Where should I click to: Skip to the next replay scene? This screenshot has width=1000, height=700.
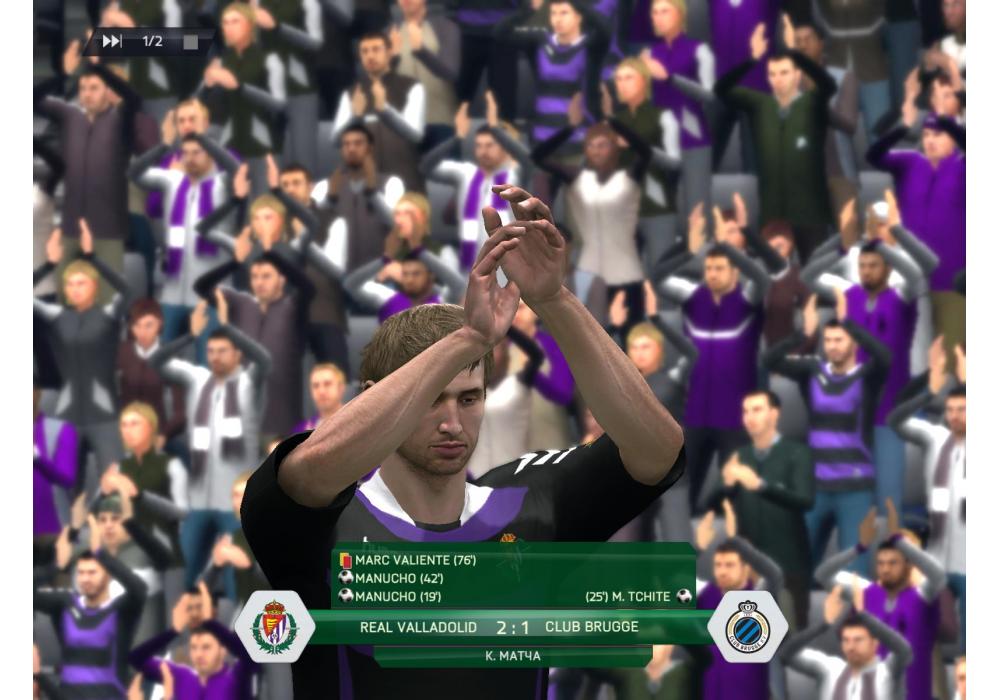point(112,41)
